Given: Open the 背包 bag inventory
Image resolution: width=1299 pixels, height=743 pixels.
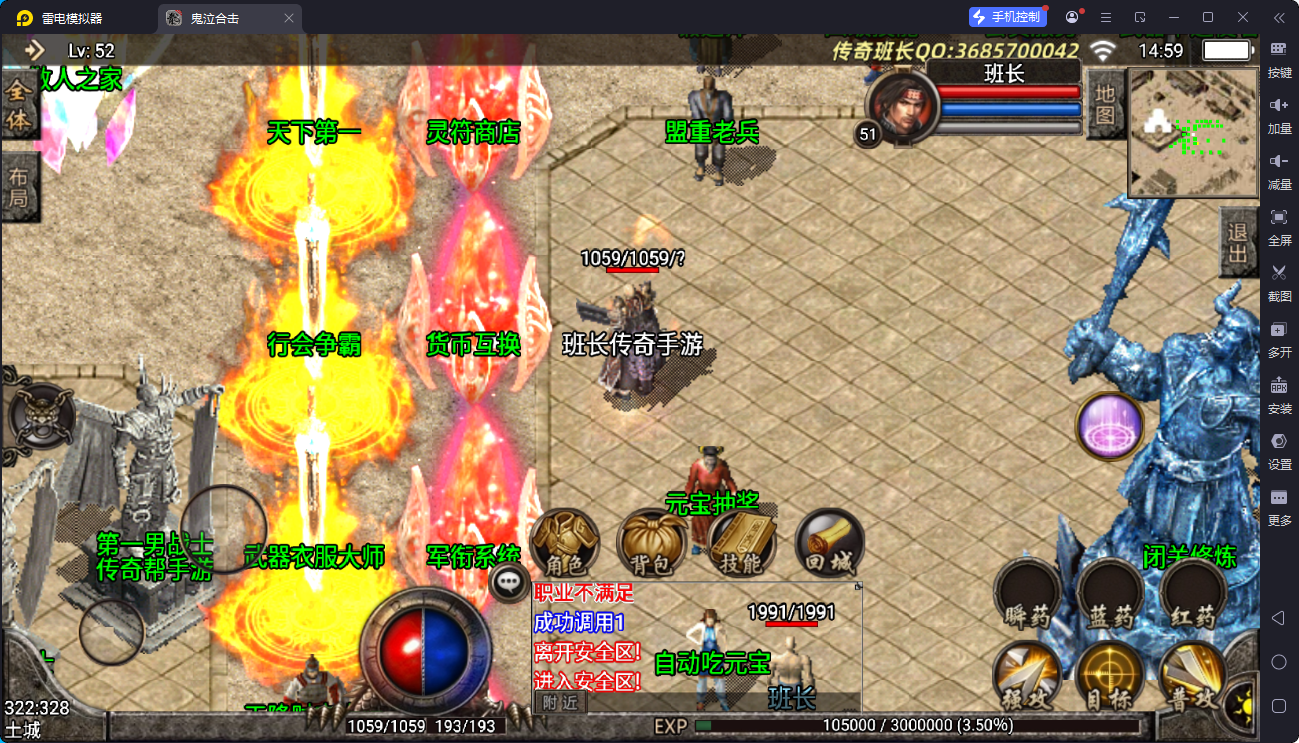Looking at the screenshot, I should coord(651,545).
